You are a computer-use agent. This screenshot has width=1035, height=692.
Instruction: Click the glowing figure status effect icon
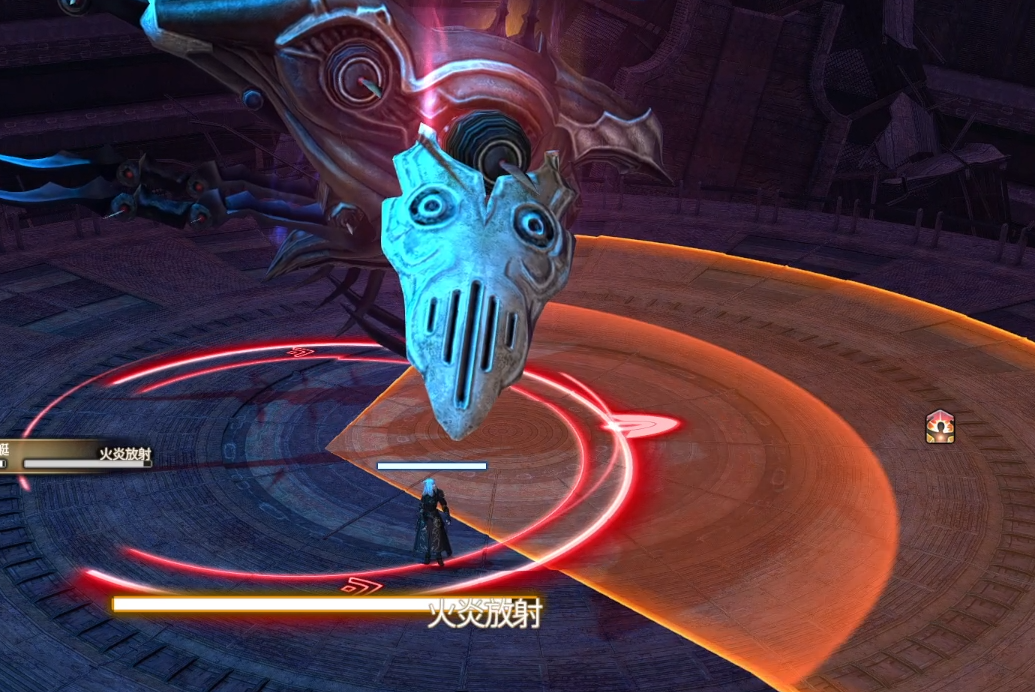click(939, 427)
